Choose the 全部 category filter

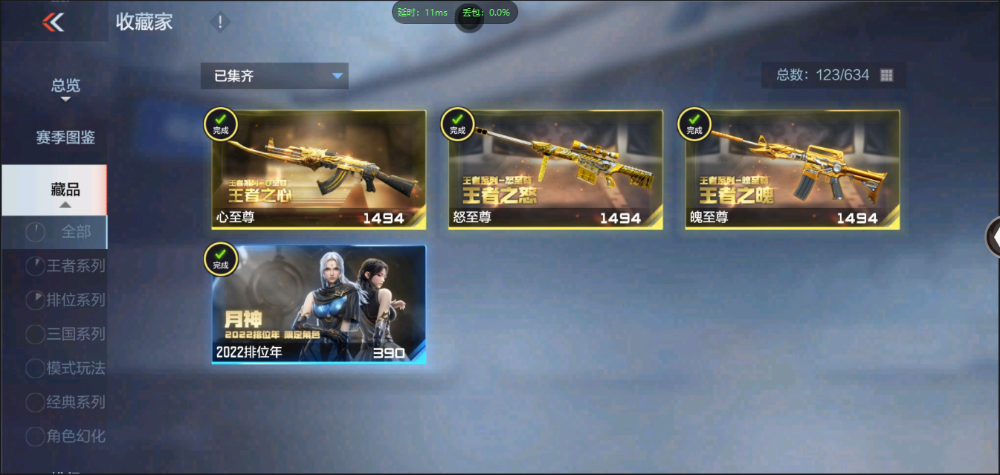point(75,232)
